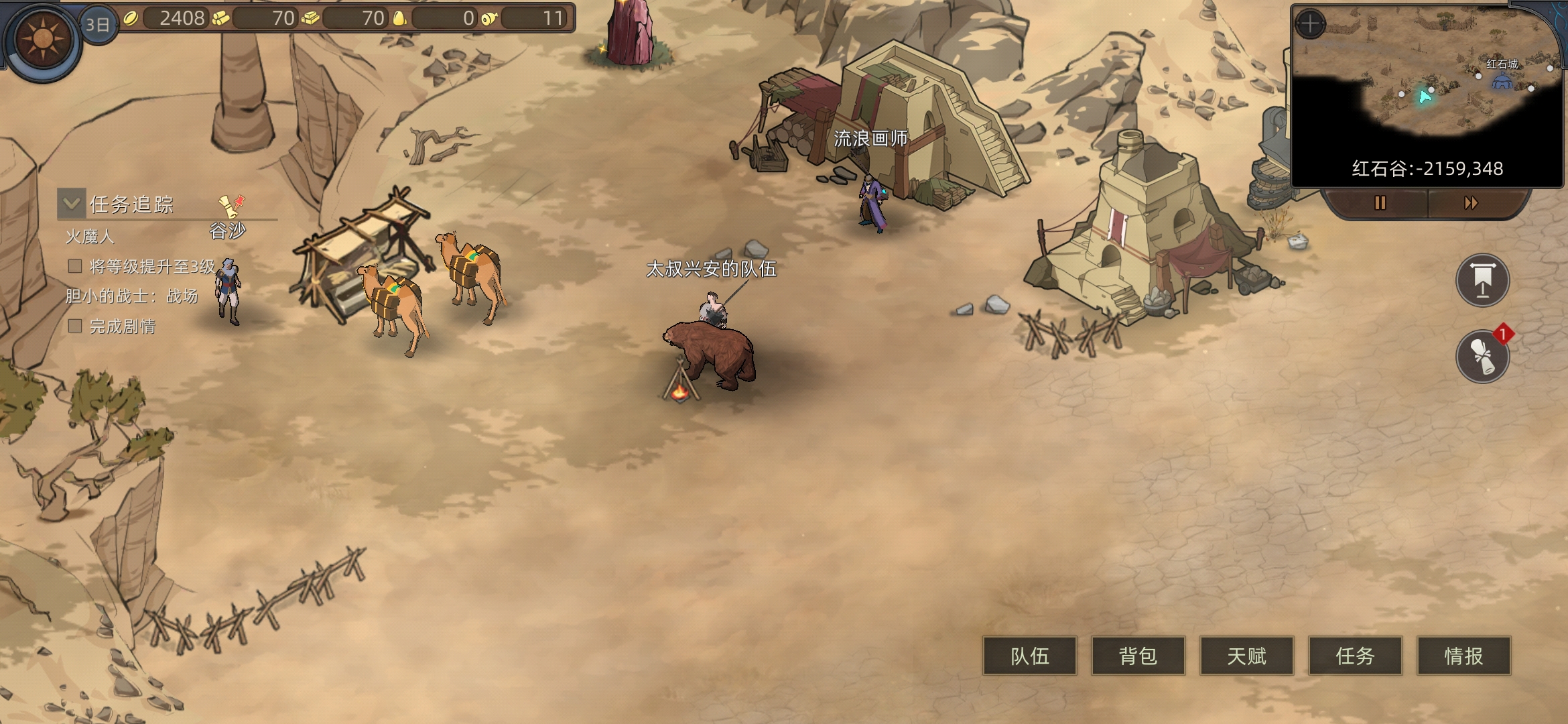Open the 队伍 team panel
The image size is (1568, 724).
tap(1030, 656)
